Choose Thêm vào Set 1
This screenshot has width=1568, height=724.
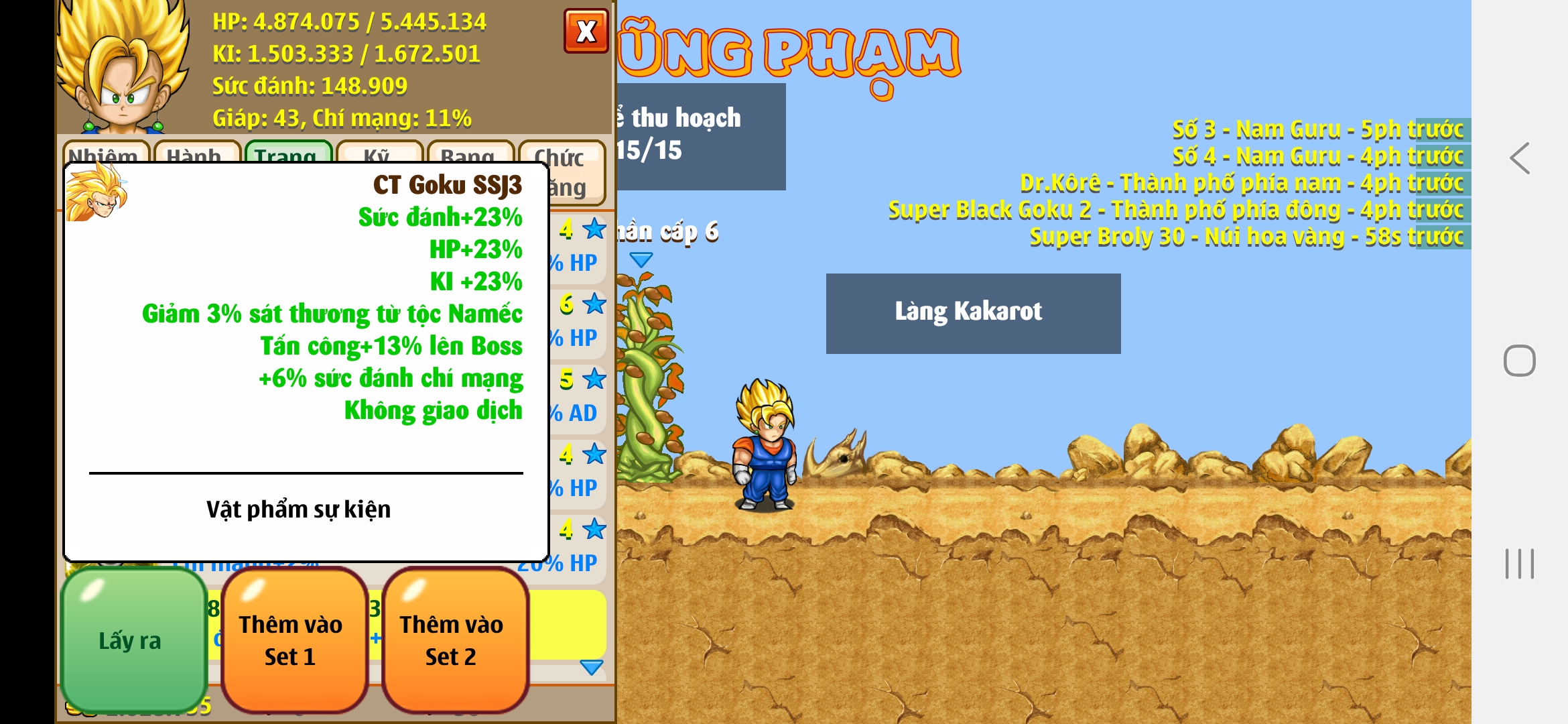coord(291,640)
